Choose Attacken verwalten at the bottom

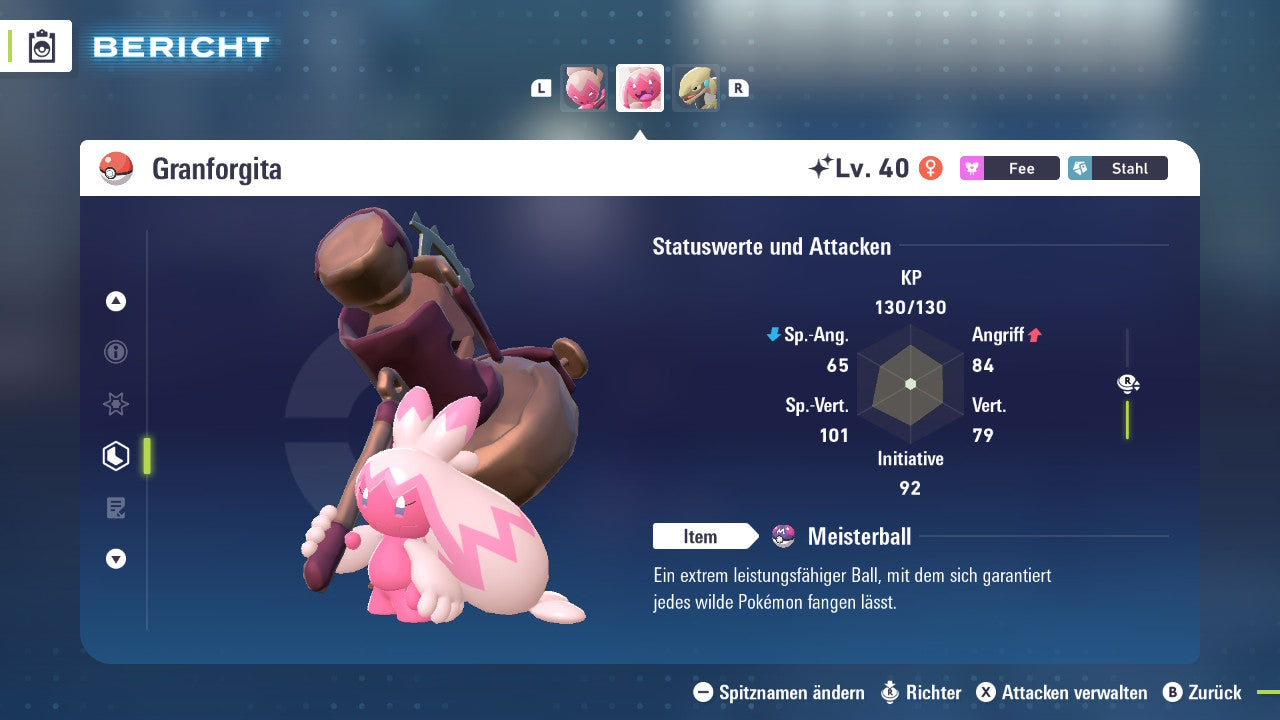[1062, 692]
